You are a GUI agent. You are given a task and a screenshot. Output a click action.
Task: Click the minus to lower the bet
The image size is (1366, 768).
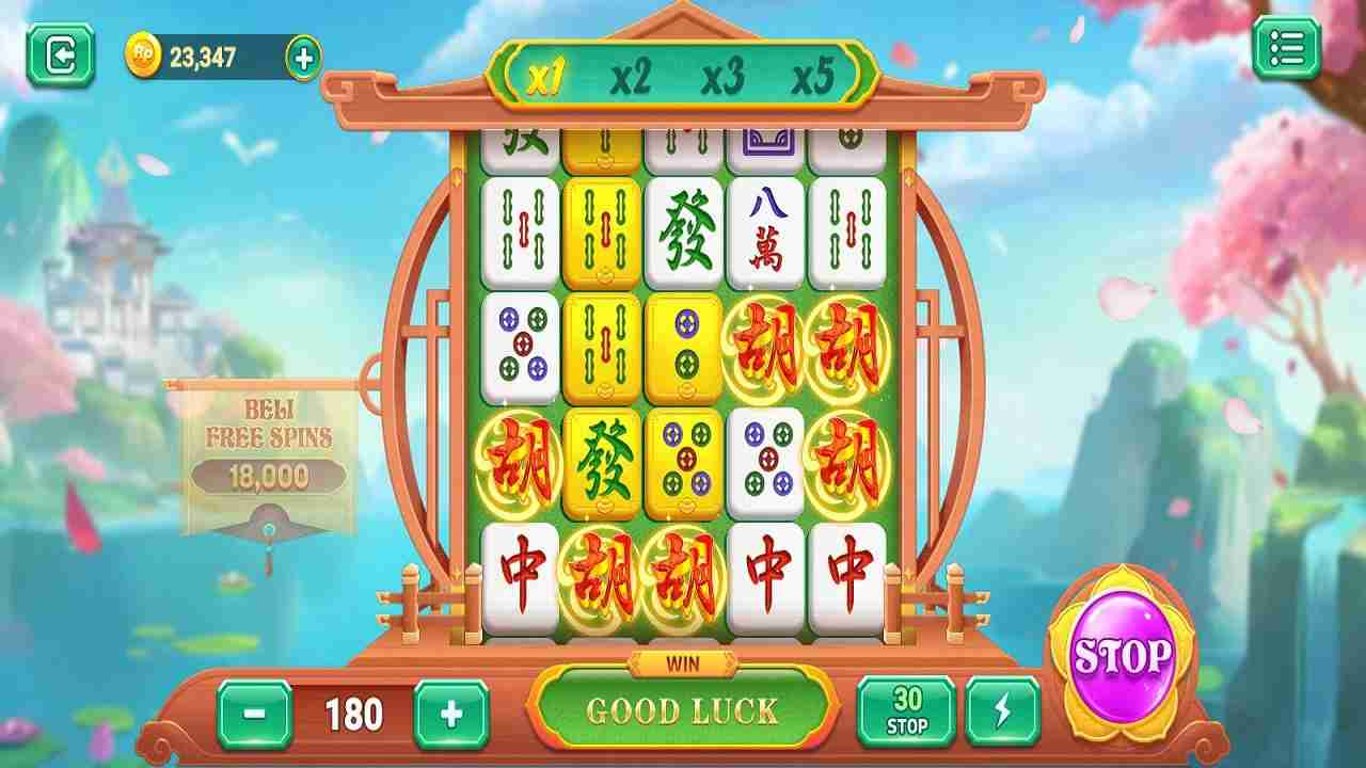(256, 714)
